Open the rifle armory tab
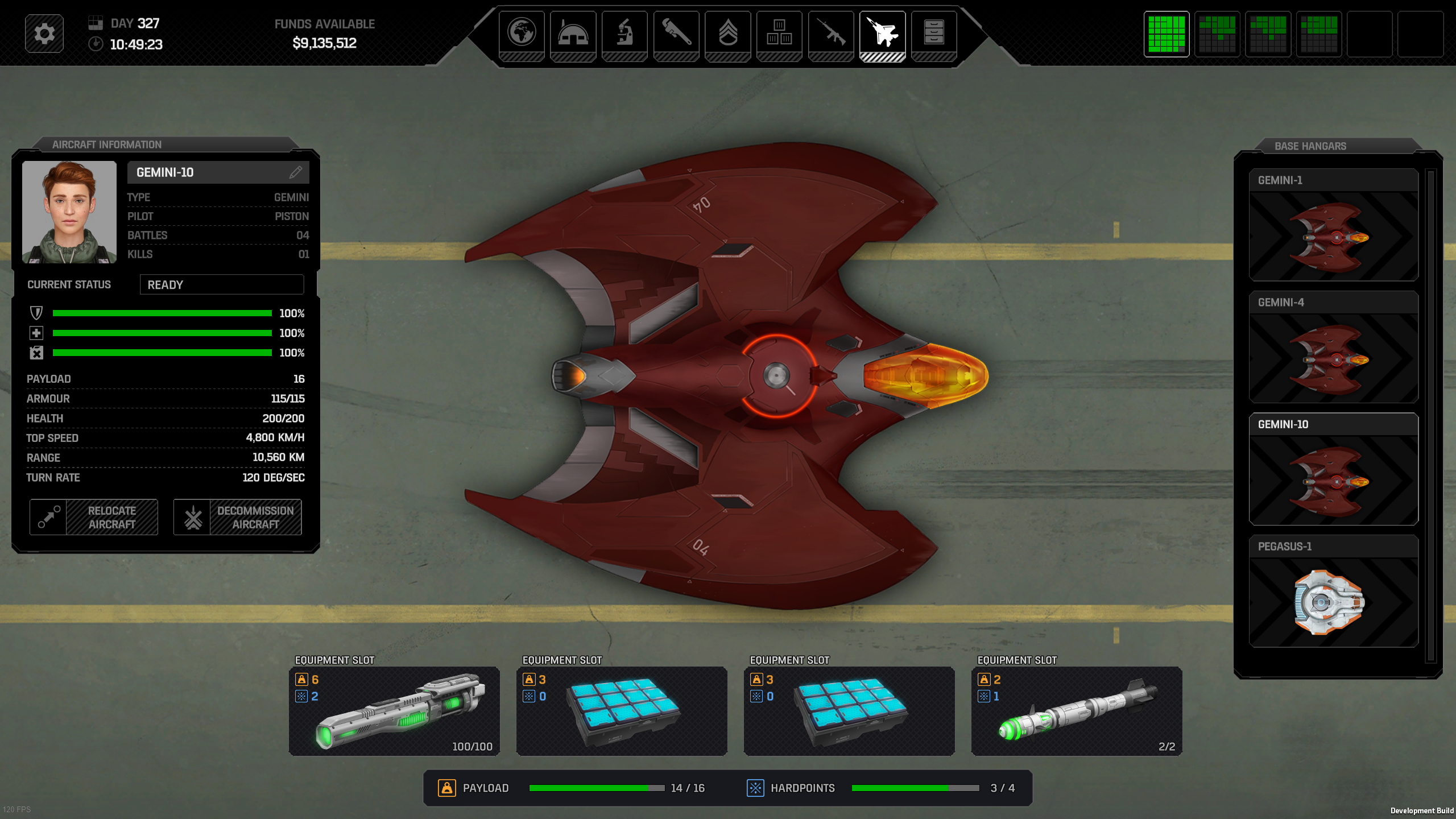Viewport: 1456px width, 819px height. click(831, 33)
